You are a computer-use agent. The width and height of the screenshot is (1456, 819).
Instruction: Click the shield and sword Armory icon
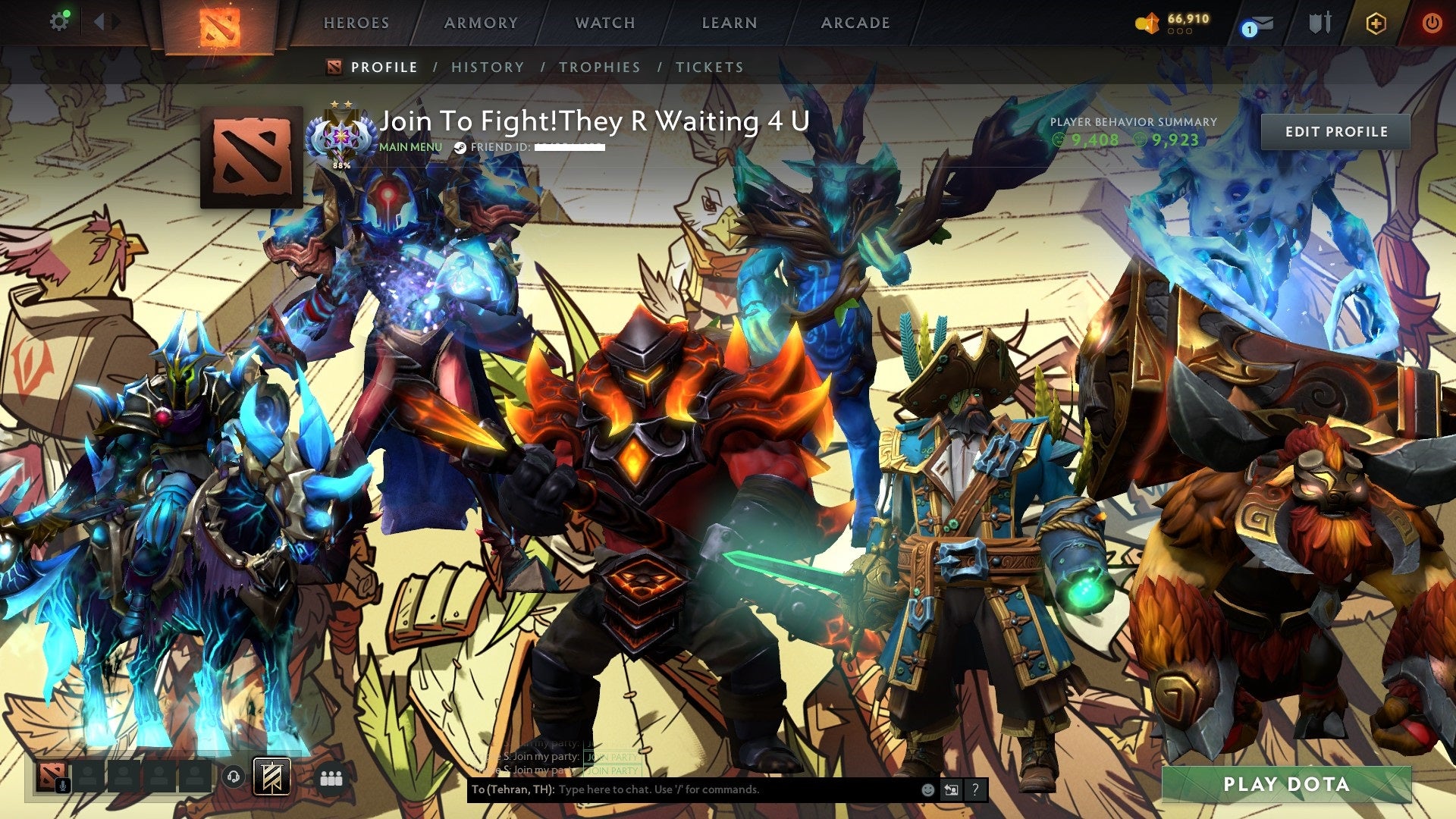tap(1320, 23)
